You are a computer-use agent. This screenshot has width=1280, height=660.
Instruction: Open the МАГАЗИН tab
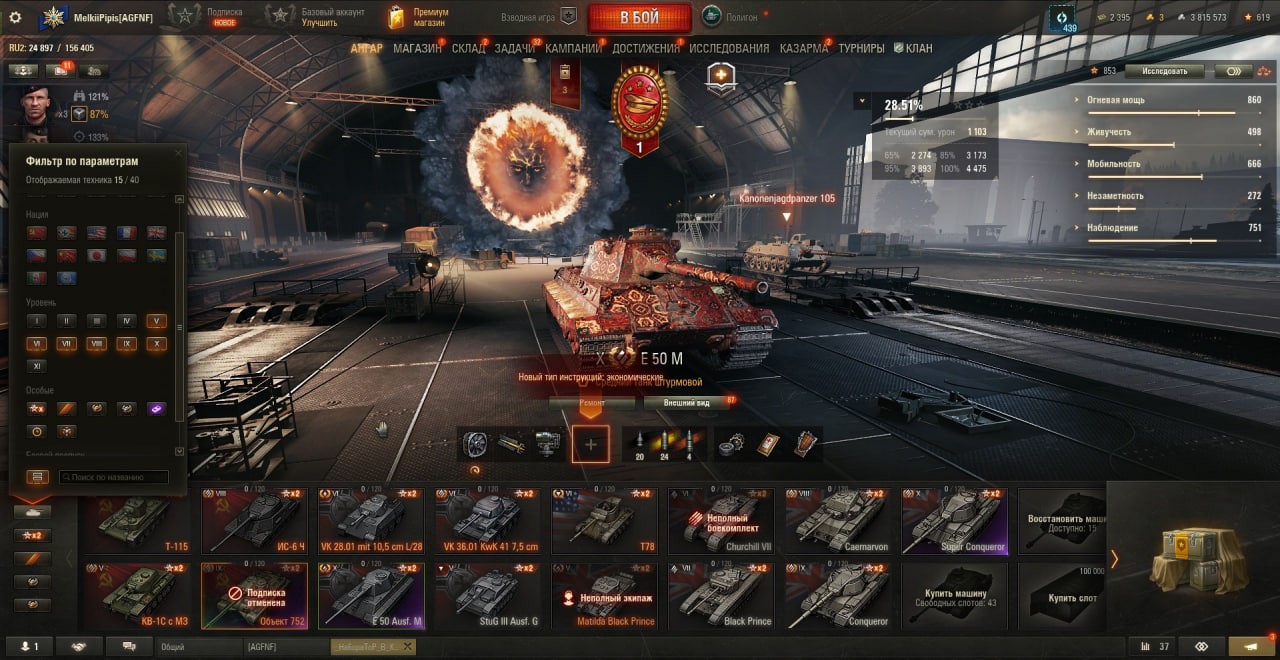click(x=417, y=48)
